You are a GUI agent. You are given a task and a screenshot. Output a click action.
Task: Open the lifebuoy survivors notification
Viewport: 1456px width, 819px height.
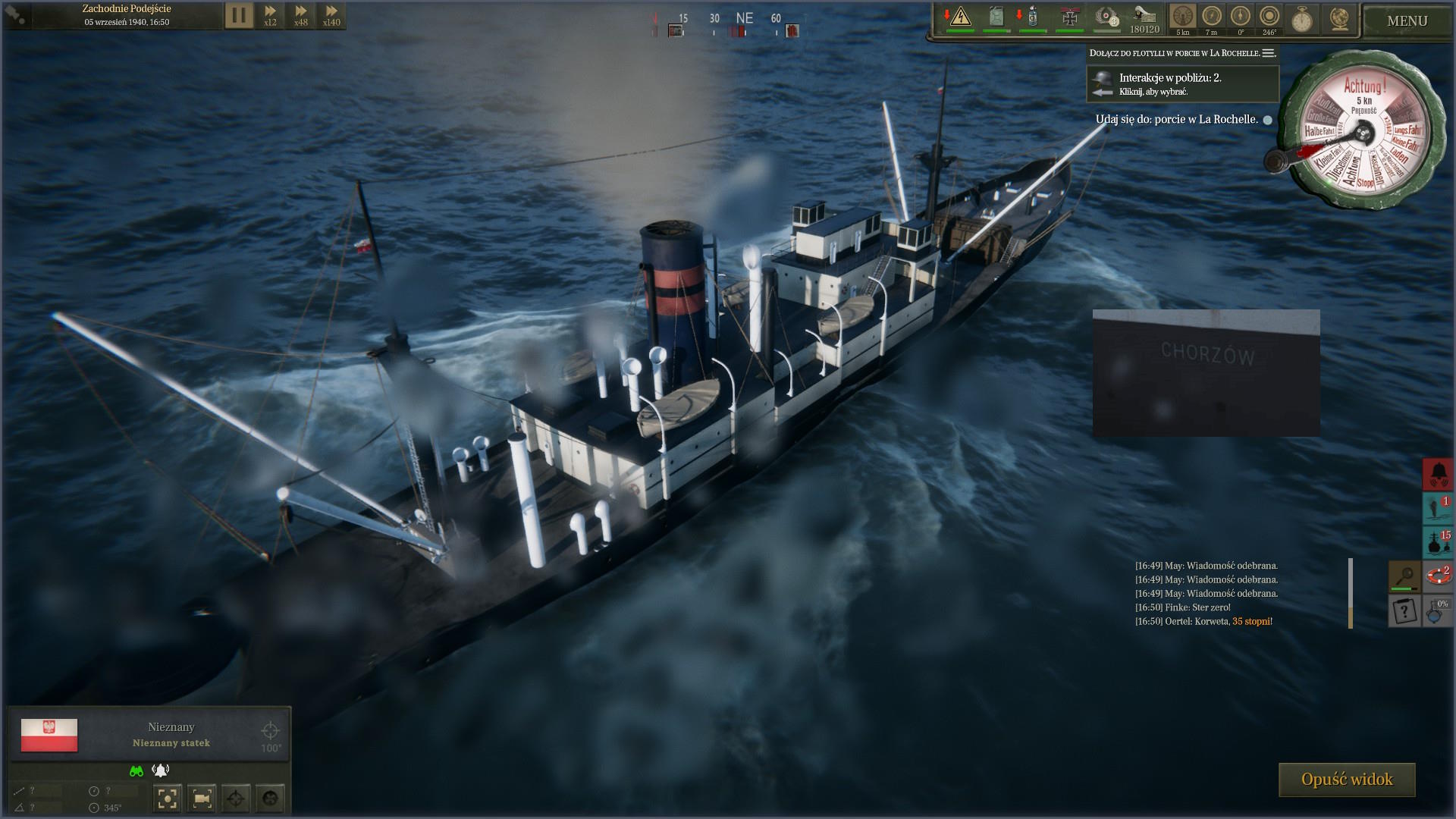pos(1438,576)
